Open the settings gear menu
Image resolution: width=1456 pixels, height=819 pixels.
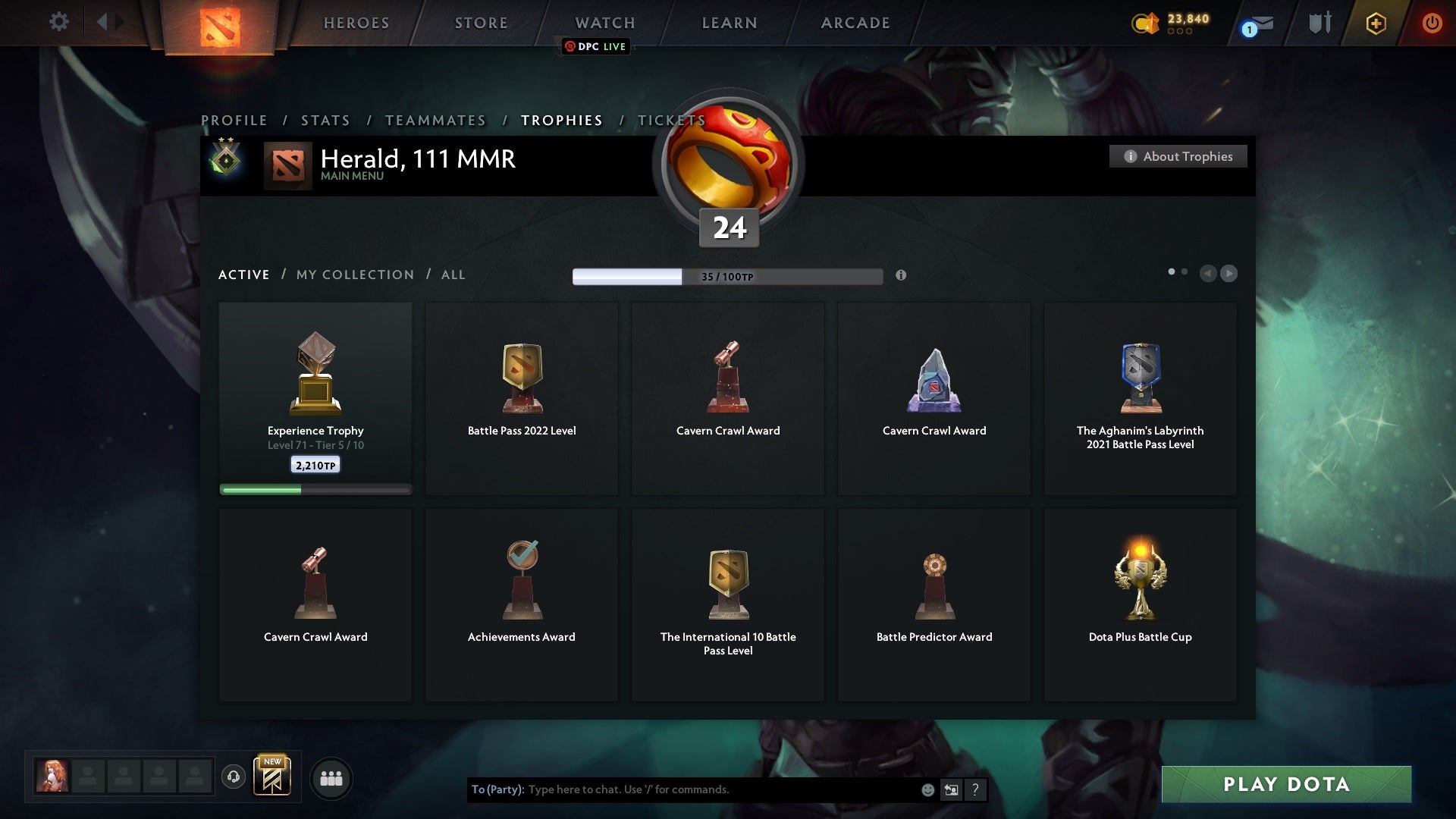click(58, 22)
